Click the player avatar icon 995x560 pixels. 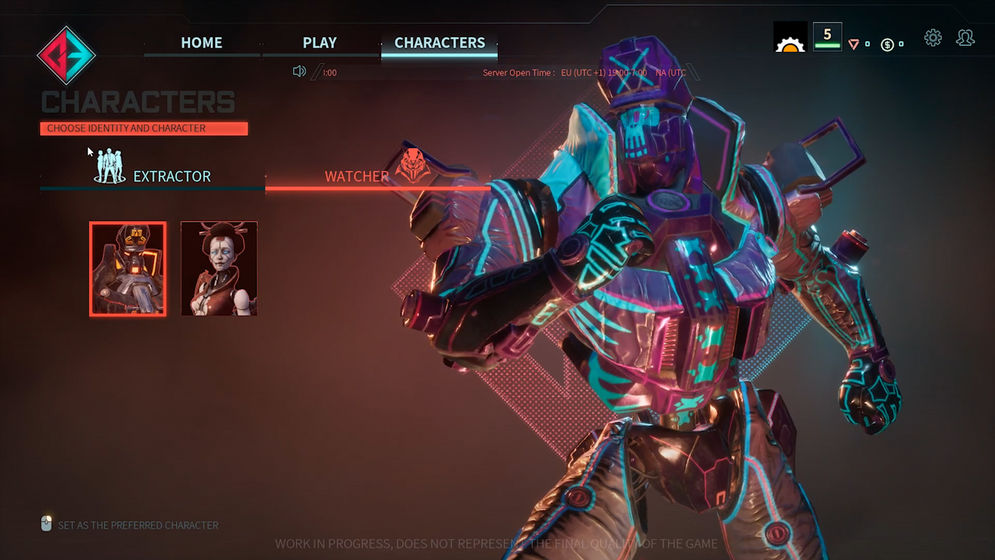tap(790, 37)
